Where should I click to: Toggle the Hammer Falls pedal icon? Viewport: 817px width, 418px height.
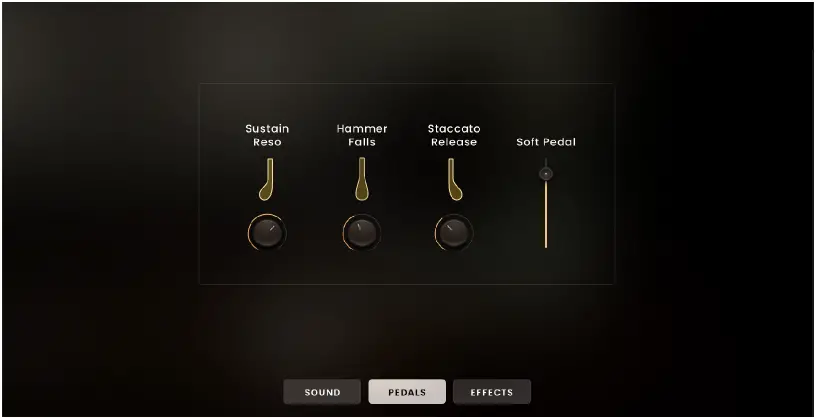[361, 181]
